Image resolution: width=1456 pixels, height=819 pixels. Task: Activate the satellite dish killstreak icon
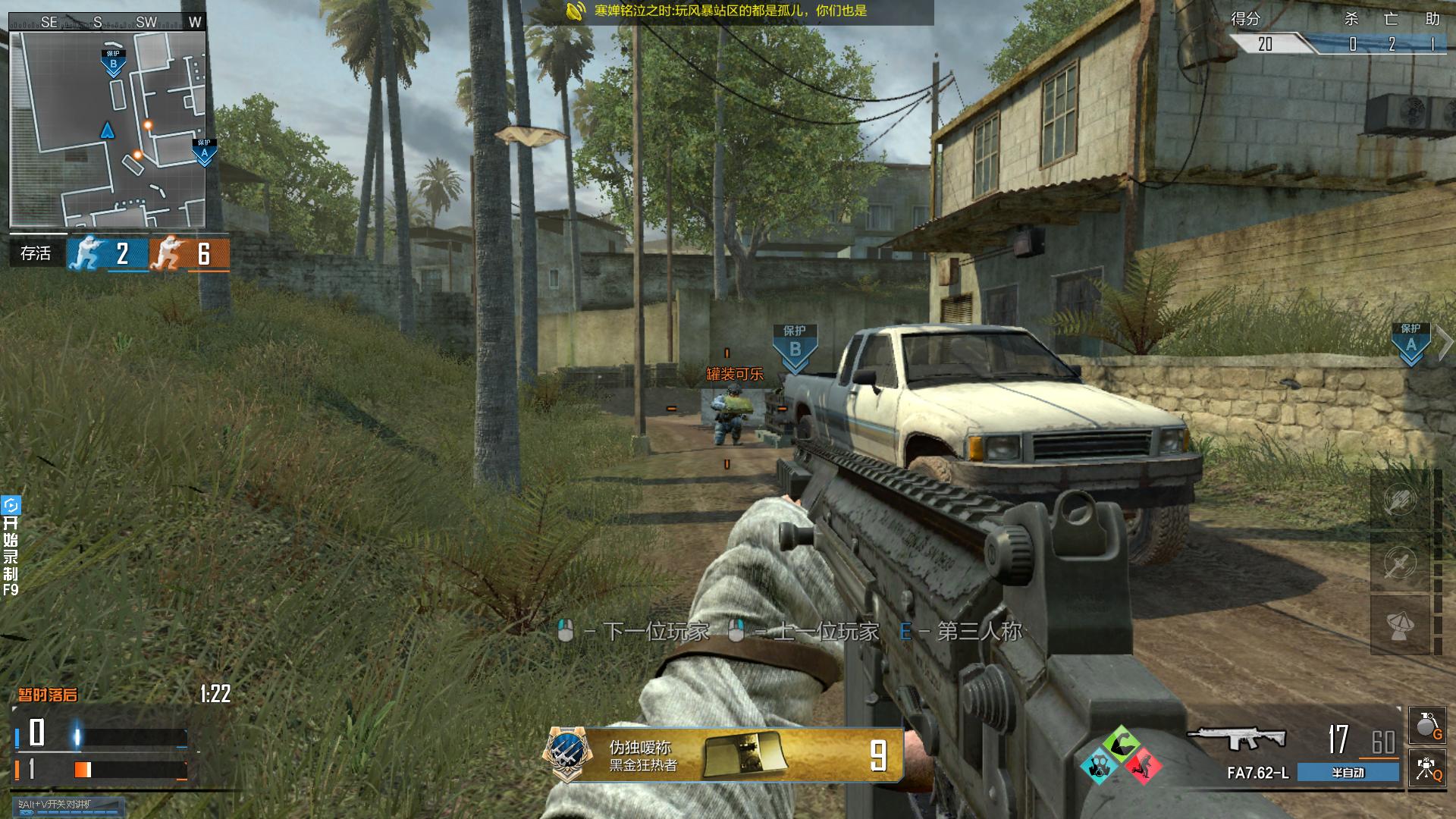[x=1400, y=626]
